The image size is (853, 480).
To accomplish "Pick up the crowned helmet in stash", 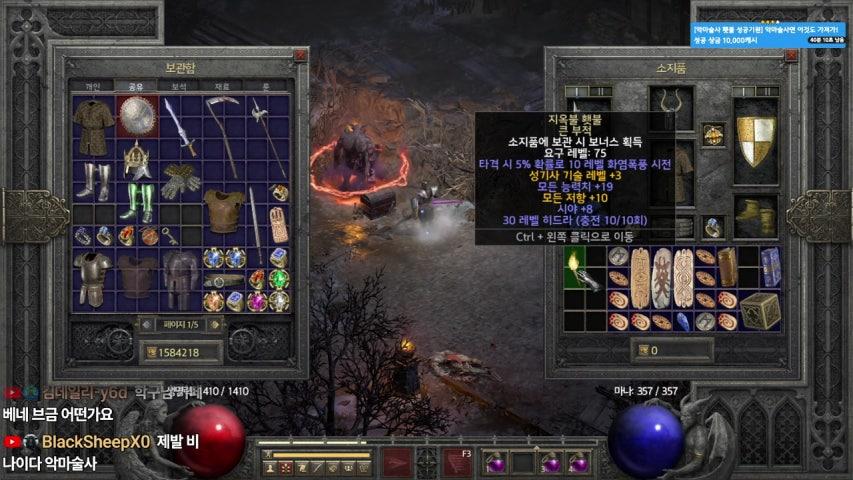I will [x=136, y=158].
